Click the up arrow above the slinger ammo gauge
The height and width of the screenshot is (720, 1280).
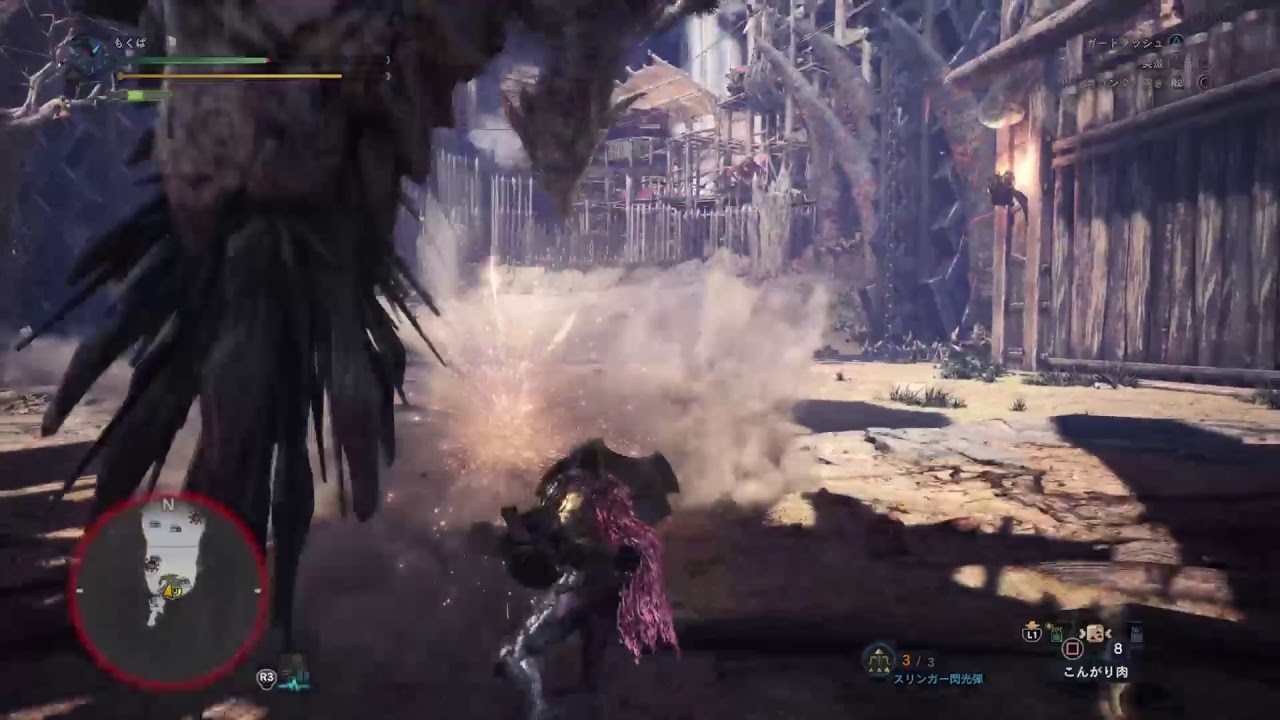[877, 650]
